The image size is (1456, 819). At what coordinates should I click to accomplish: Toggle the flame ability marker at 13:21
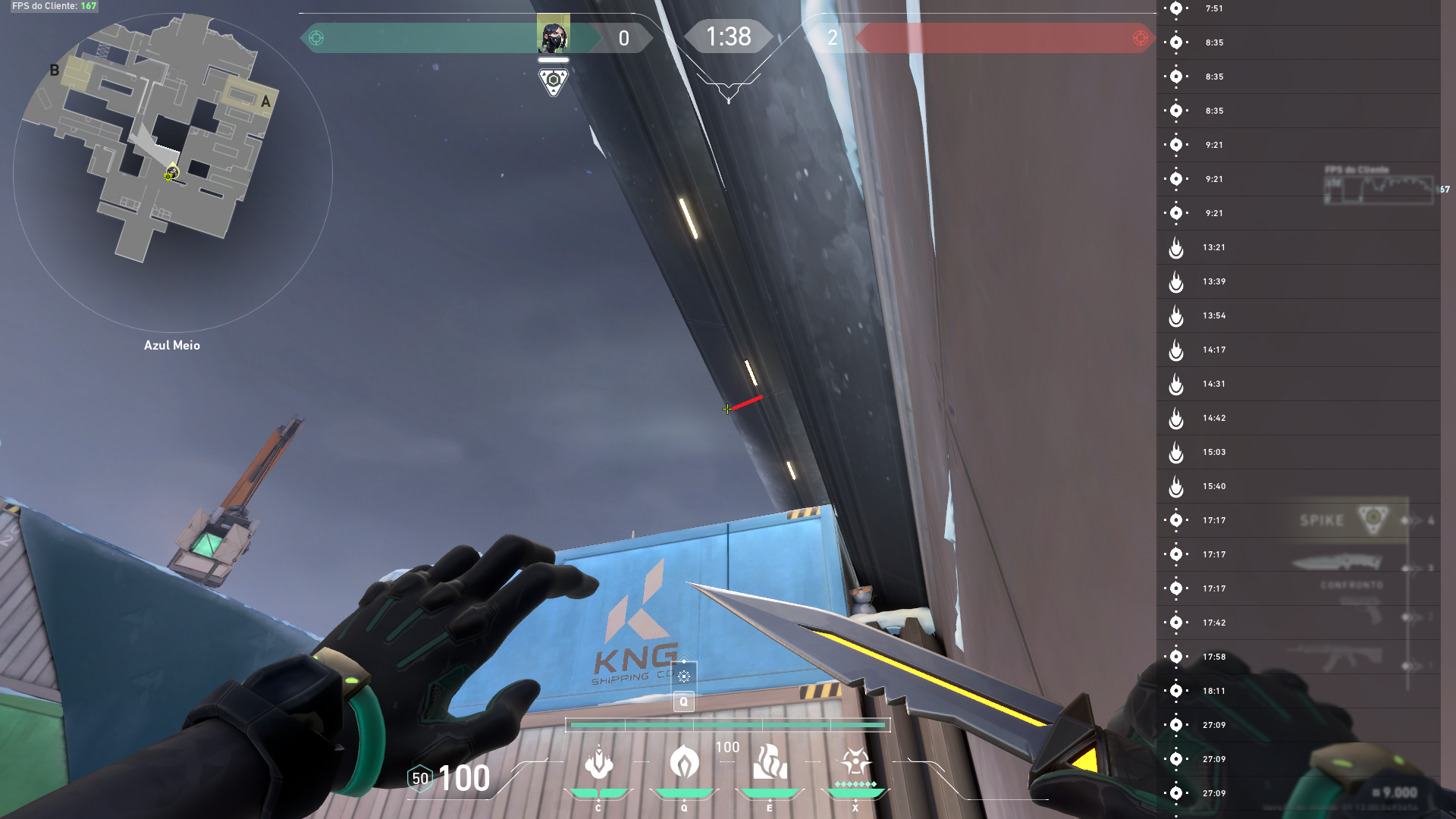(x=1176, y=247)
